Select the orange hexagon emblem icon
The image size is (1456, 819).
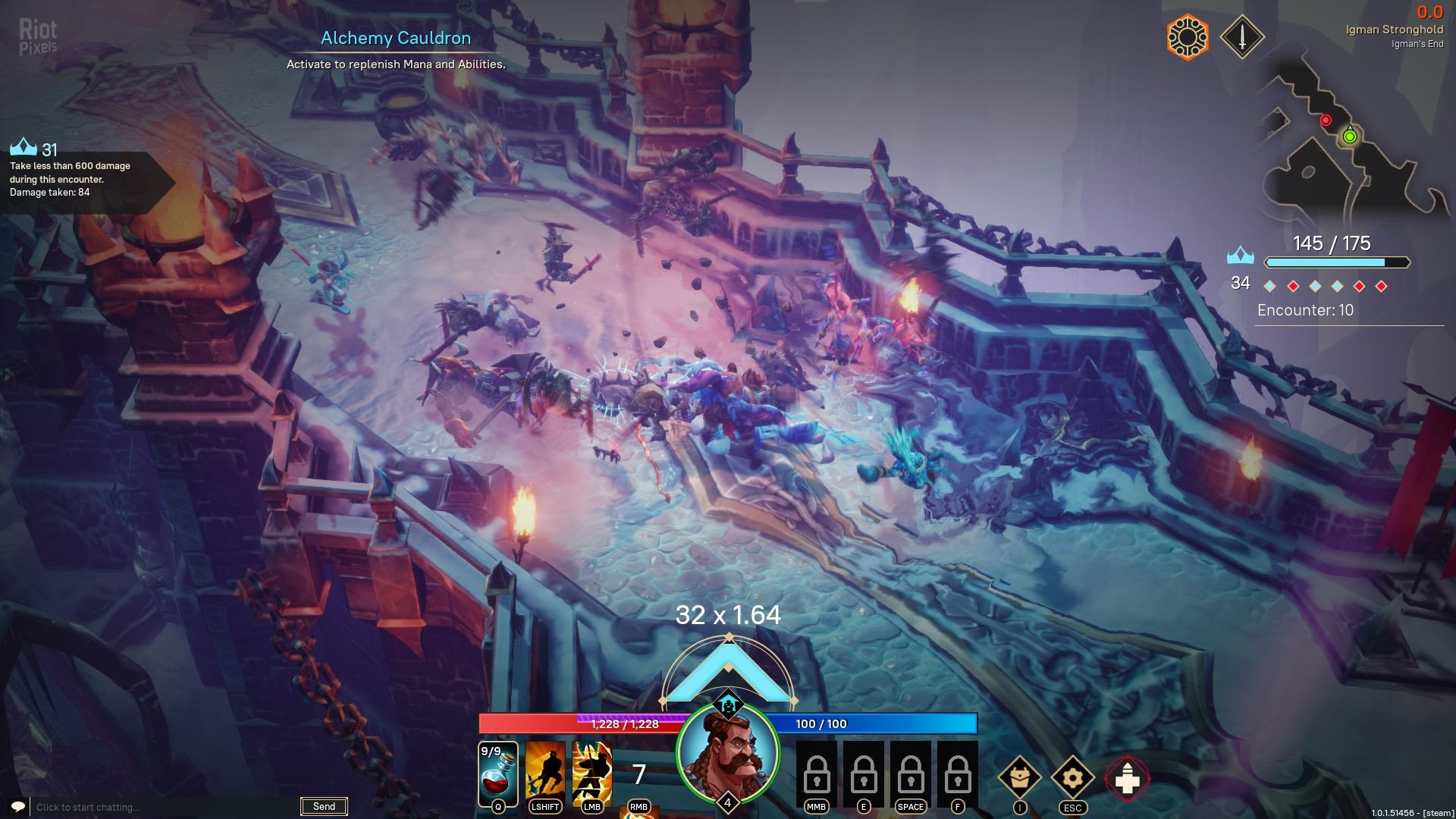click(x=1188, y=36)
